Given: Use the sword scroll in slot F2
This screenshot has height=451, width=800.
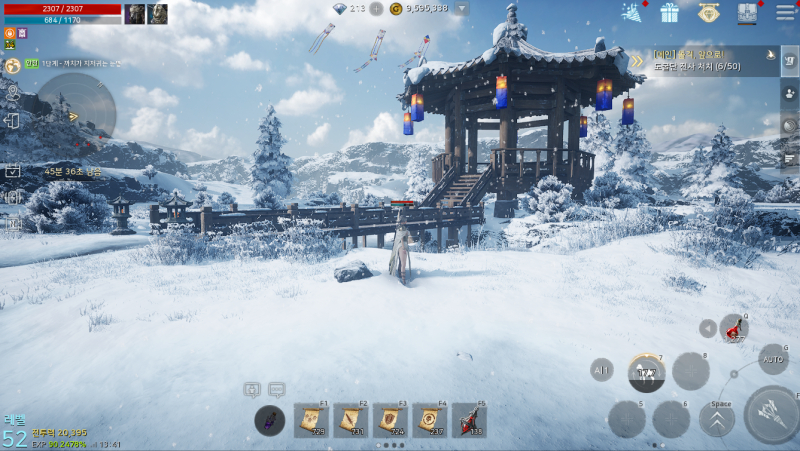Looking at the screenshot, I should point(350,421).
